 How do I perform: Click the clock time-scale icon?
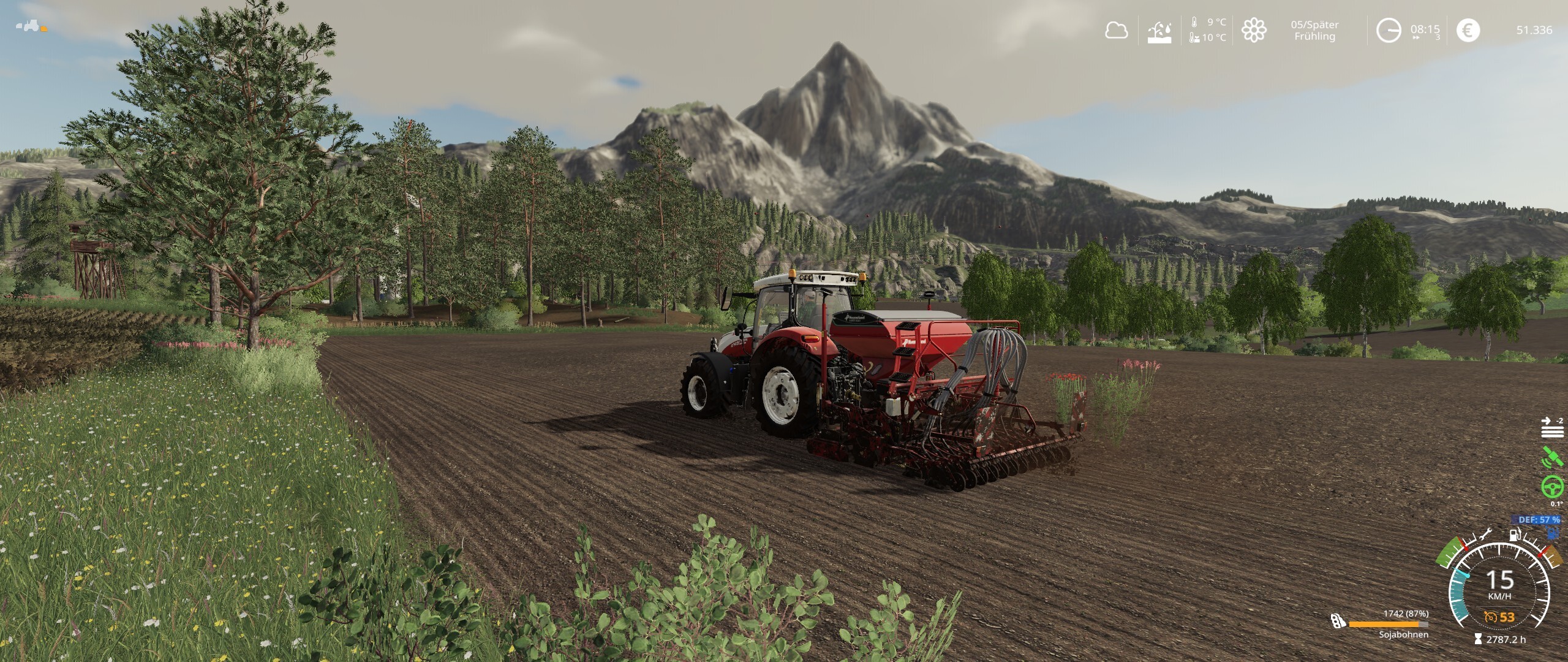tap(1388, 30)
